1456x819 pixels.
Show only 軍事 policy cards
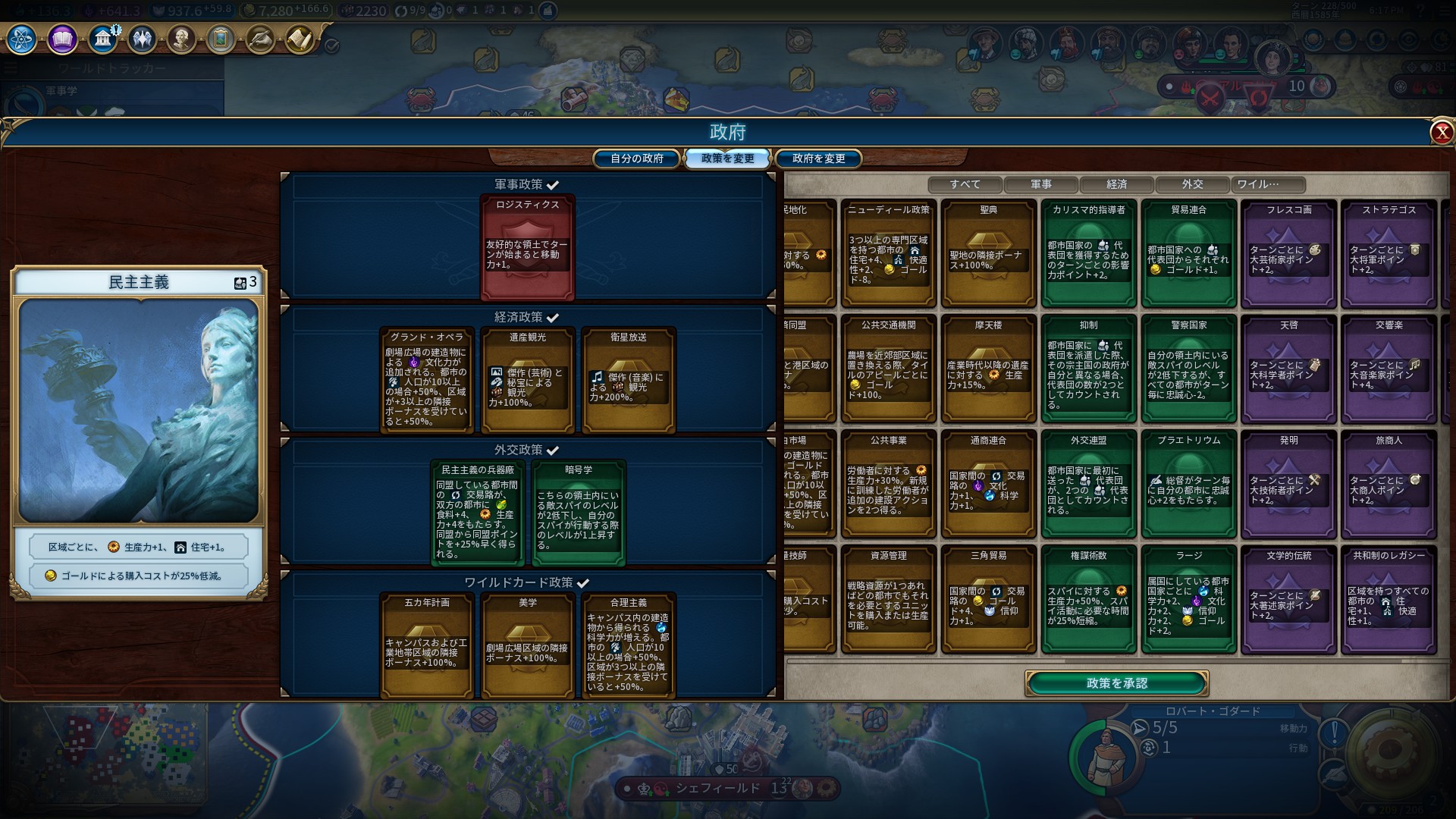[1040, 184]
